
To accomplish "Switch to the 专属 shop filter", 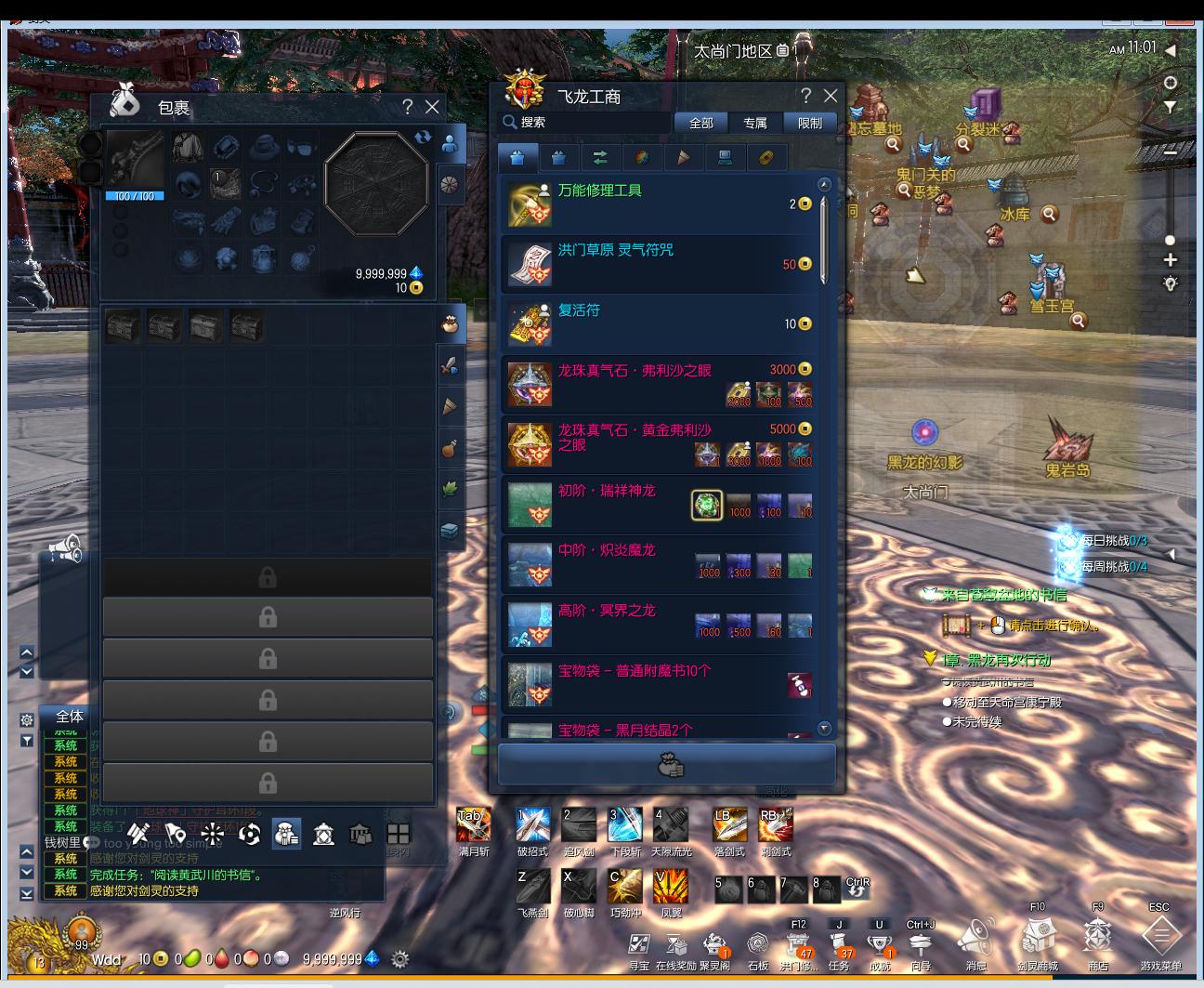I will pyautogui.click(x=754, y=123).
